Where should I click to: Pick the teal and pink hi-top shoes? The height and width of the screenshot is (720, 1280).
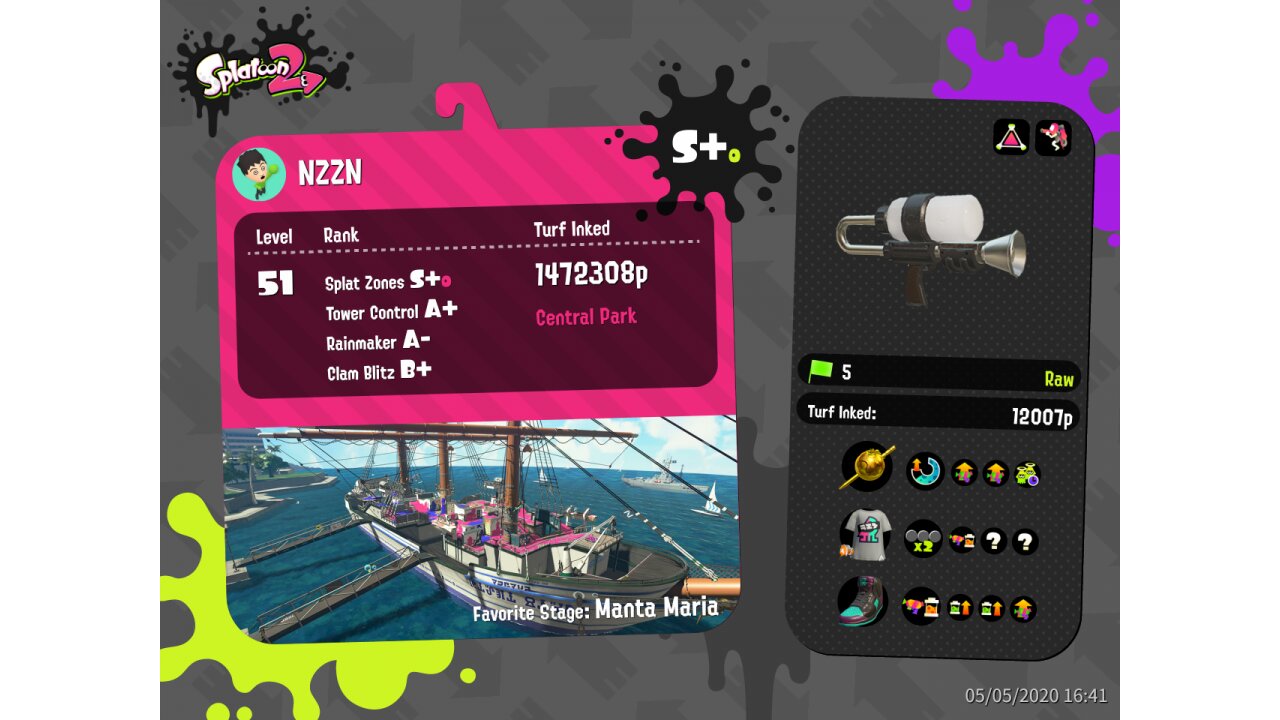click(864, 603)
